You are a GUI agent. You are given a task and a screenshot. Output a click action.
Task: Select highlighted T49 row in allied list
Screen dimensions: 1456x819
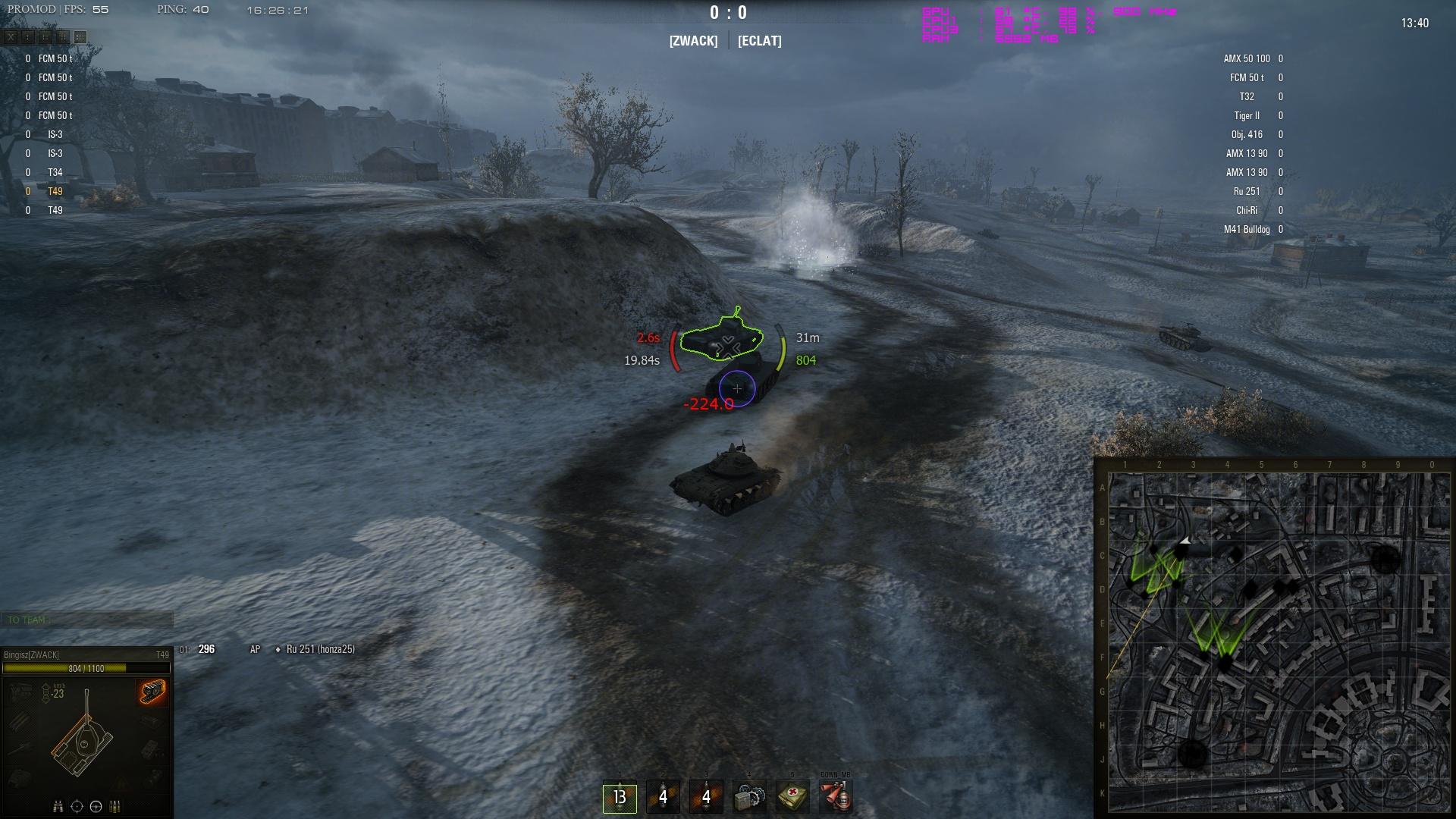(55, 191)
